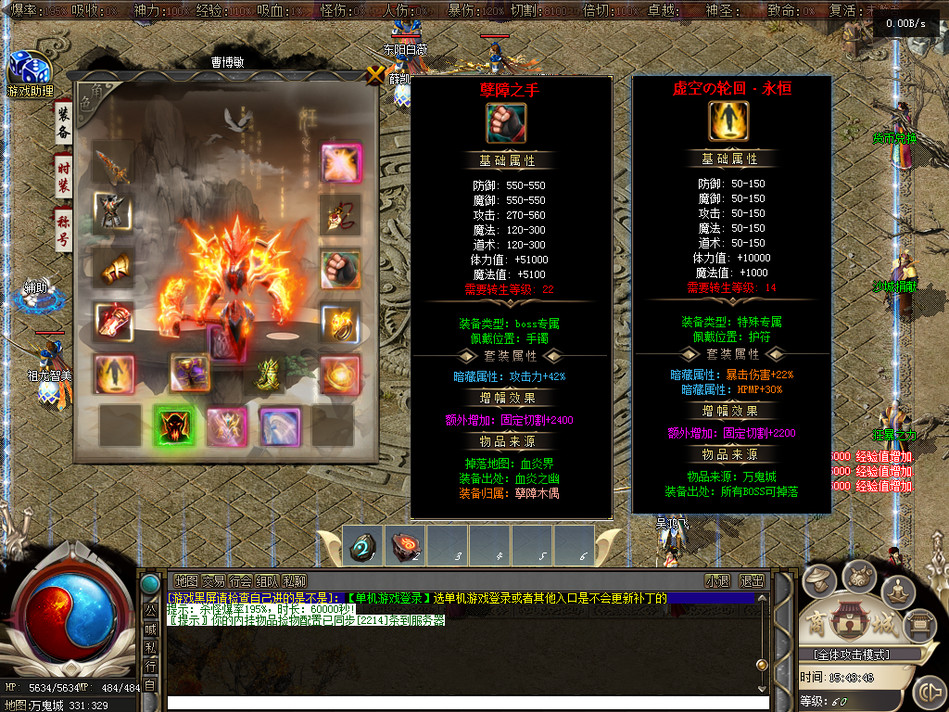Open the 行会 guild button
The height and width of the screenshot is (712, 949).
[240, 581]
